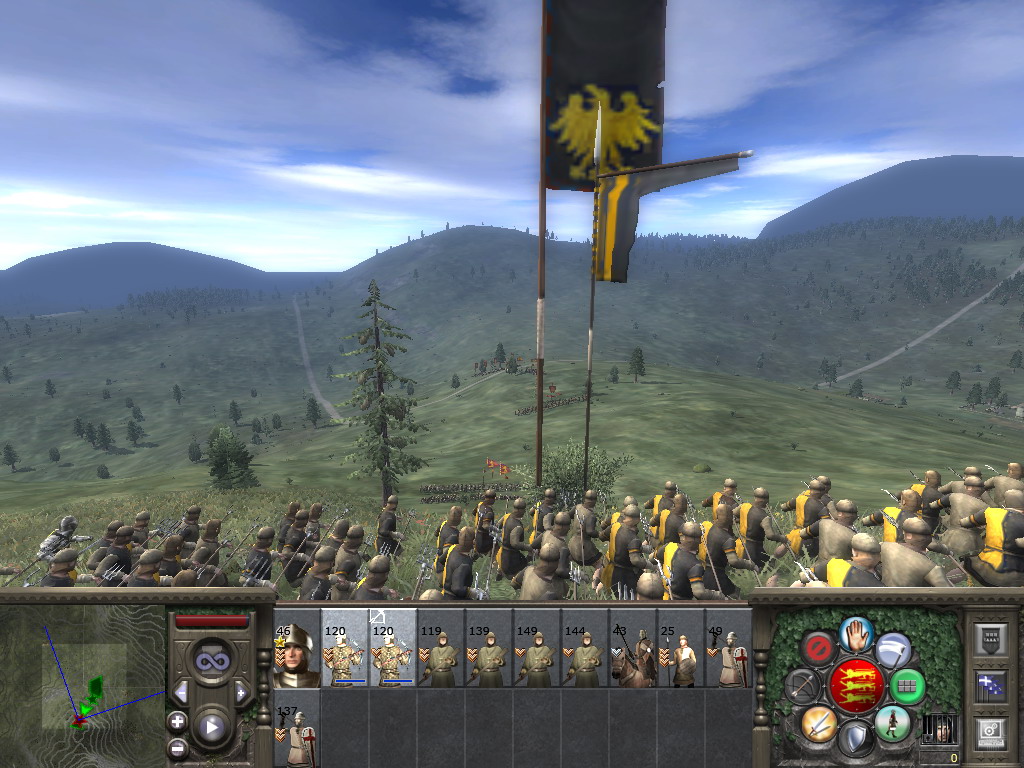The width and height of the screenshot is (1024, 768).
Task: Click the play button on the speed panel
Action: (211, 727)
